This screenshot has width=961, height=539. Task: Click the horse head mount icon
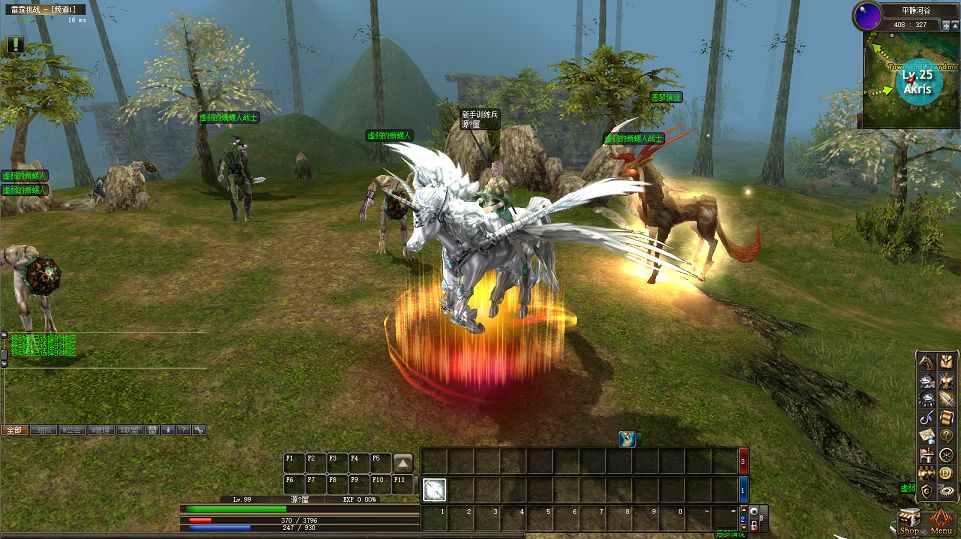(926, 361)
